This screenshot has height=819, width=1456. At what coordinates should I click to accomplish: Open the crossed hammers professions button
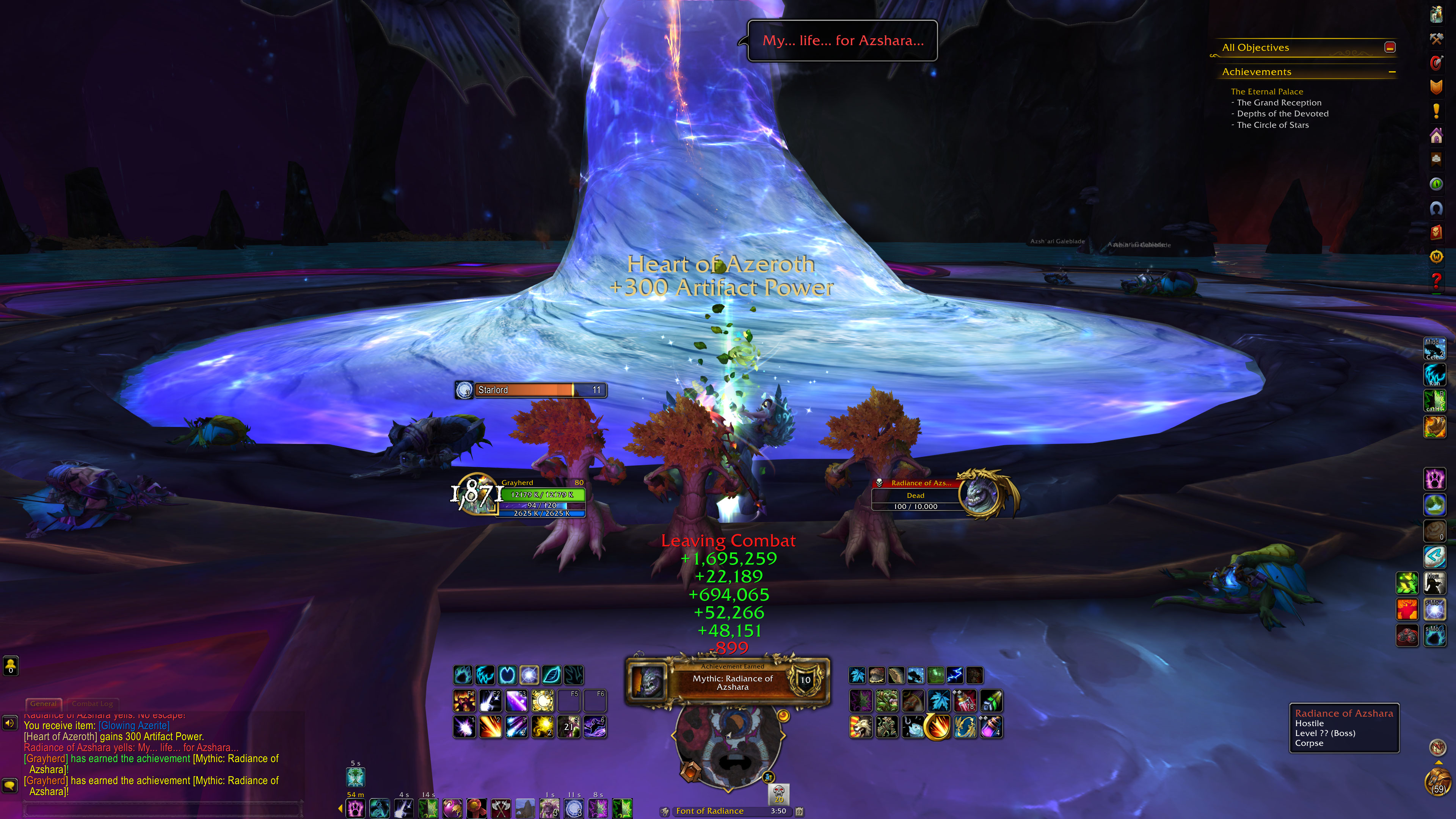[x=1436, y=39]
